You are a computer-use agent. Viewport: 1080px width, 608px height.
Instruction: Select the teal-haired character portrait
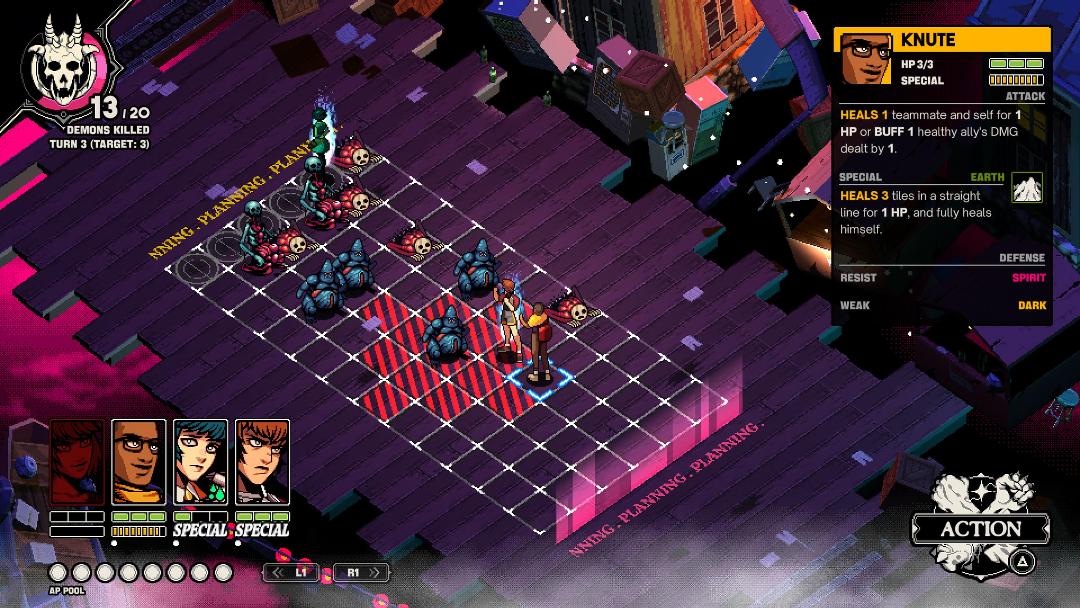tap(200, 461)
